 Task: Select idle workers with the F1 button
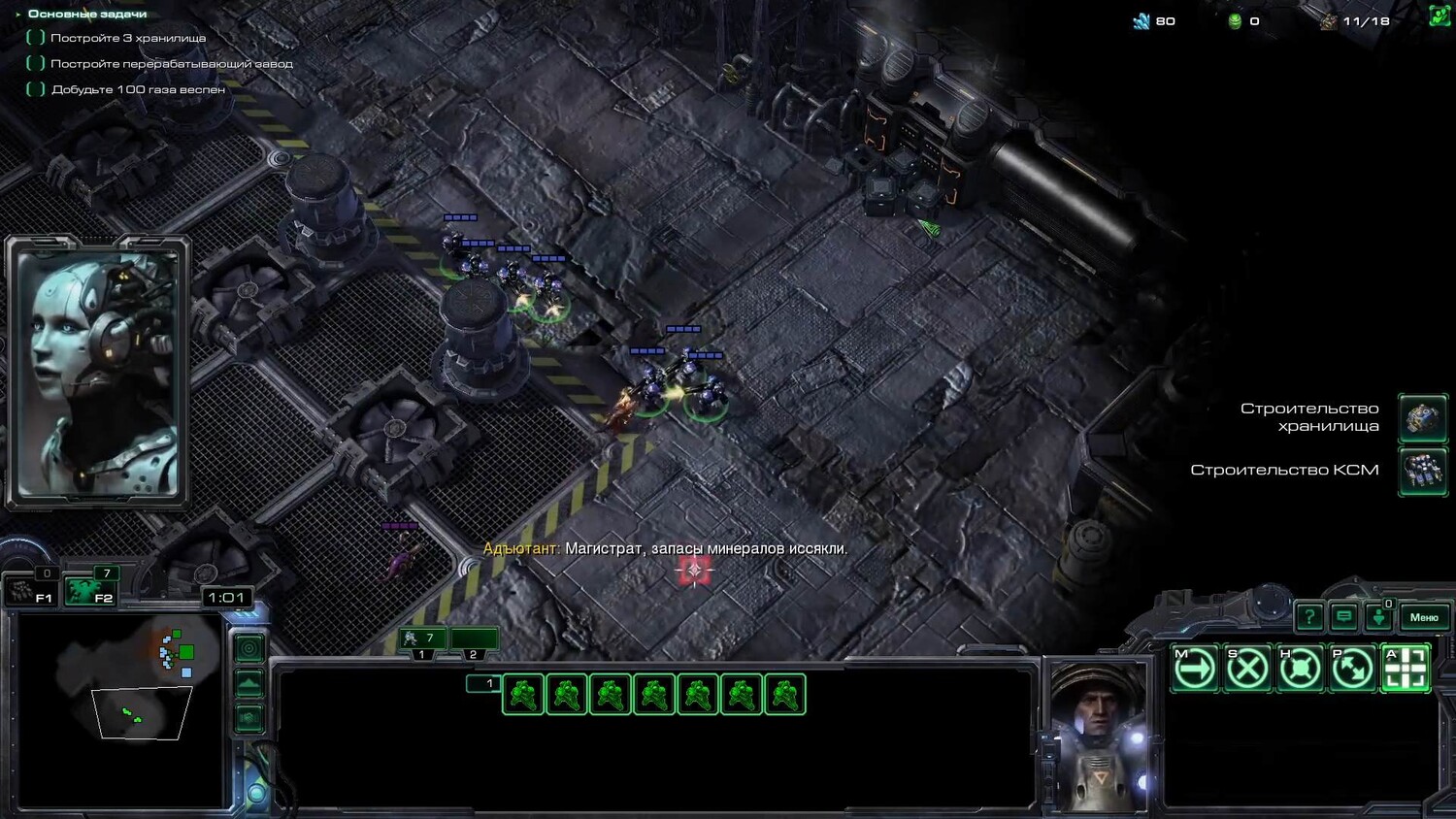click(30, 591)
